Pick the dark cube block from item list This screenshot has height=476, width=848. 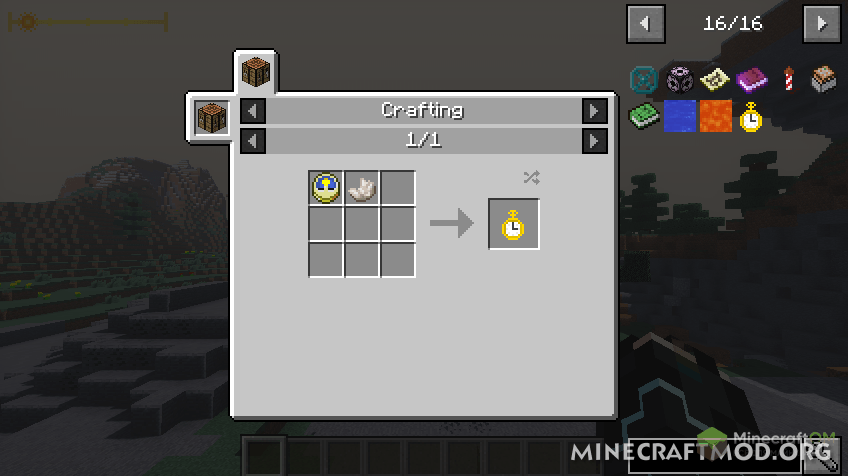pos(678,79)
